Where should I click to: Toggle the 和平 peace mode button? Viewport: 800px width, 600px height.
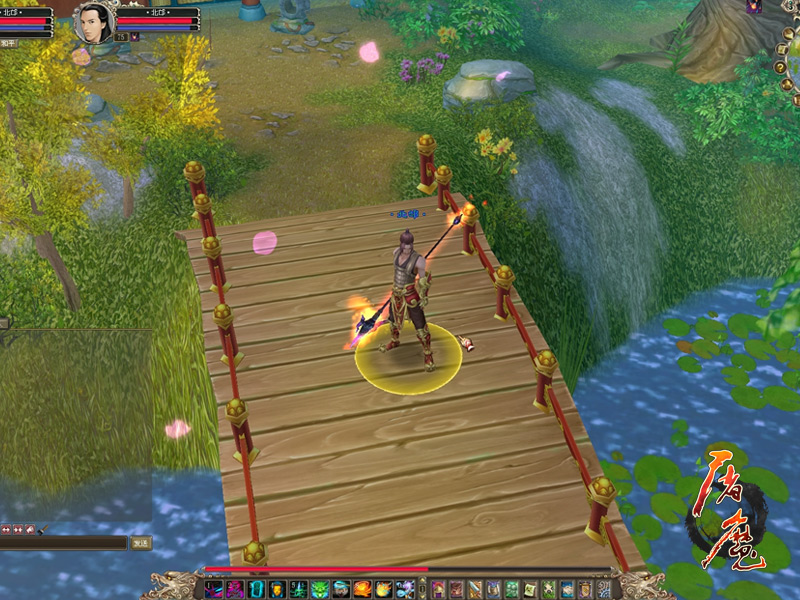[8, 44]
